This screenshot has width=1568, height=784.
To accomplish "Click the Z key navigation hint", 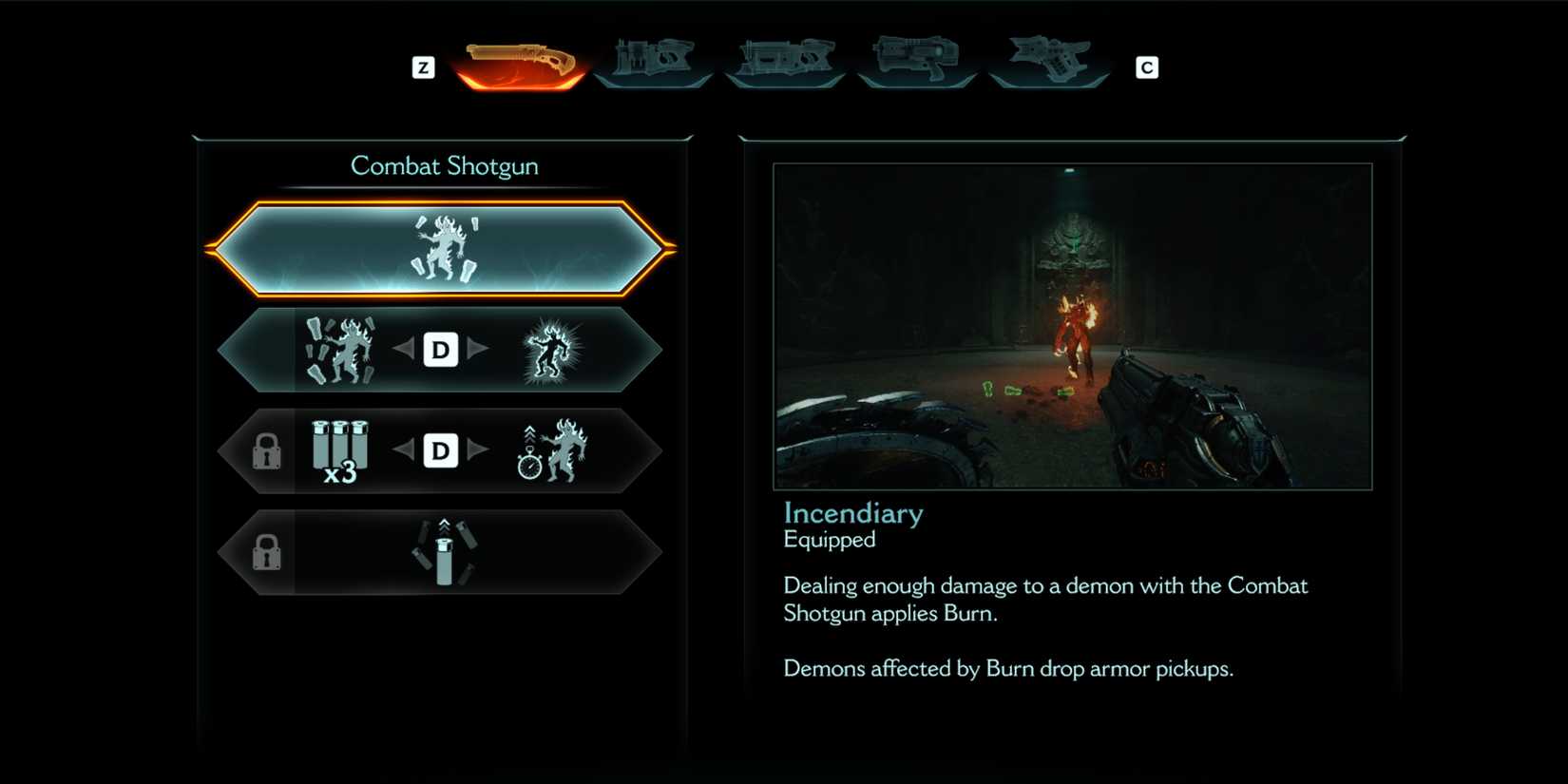I will tap(424, 67).
